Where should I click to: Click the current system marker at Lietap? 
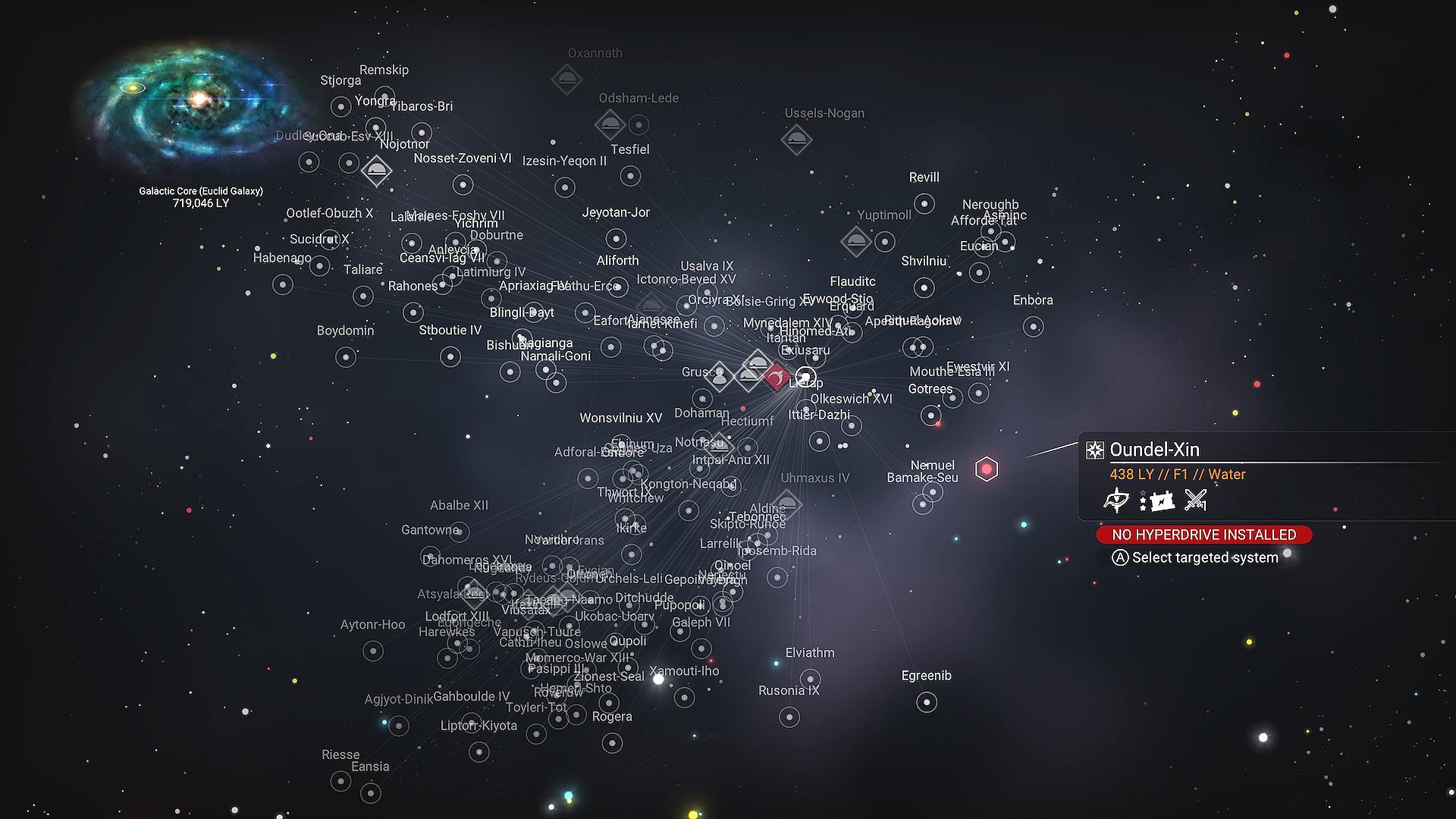(806, 376)
